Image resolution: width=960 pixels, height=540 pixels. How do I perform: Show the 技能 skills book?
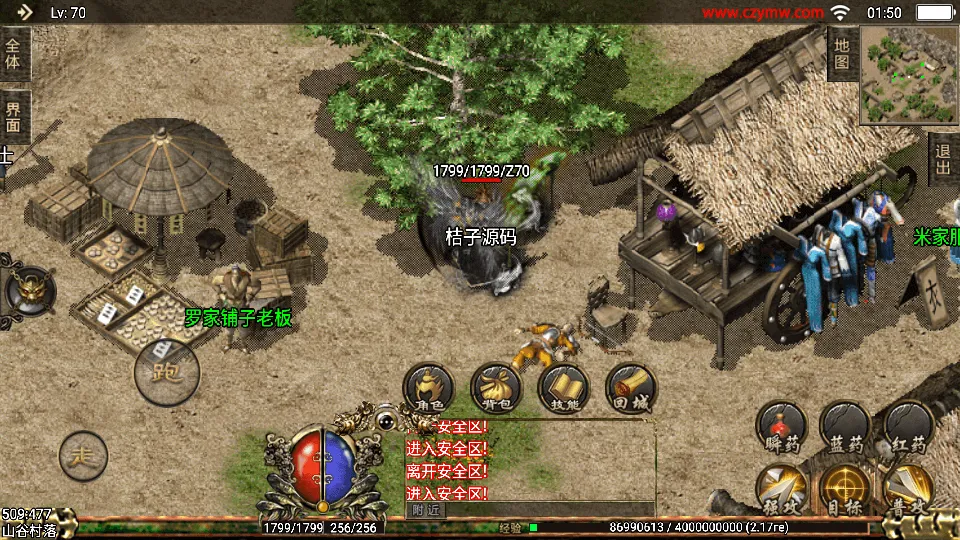coord(564,389)
